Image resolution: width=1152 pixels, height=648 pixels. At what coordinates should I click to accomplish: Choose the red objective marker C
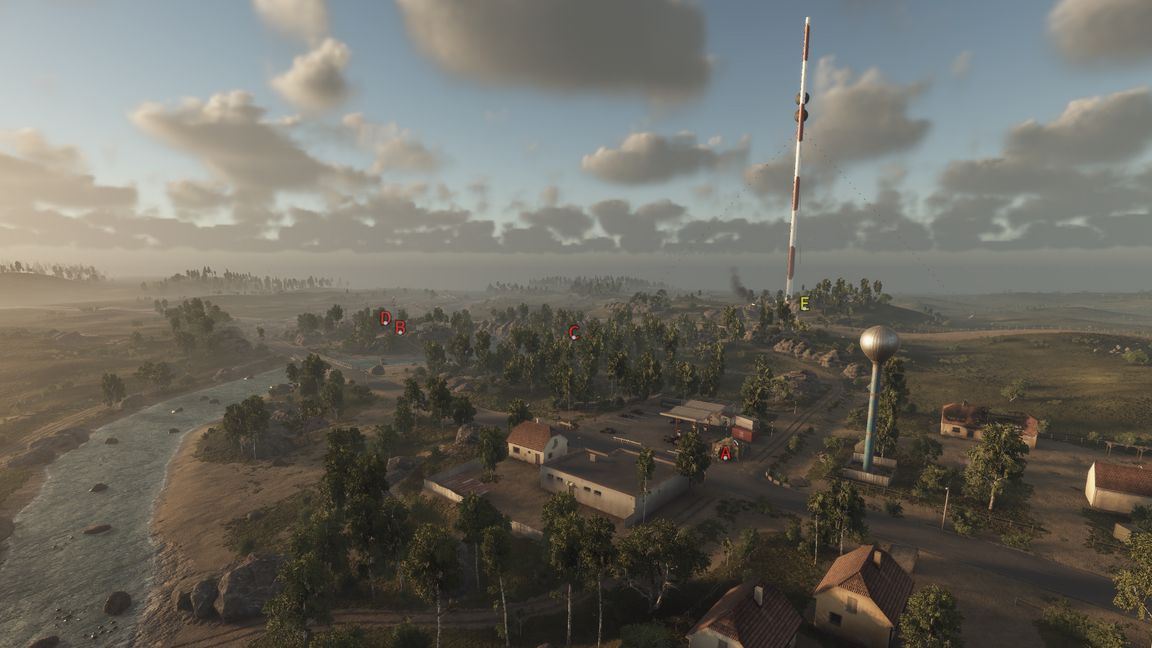click(574, 332)
